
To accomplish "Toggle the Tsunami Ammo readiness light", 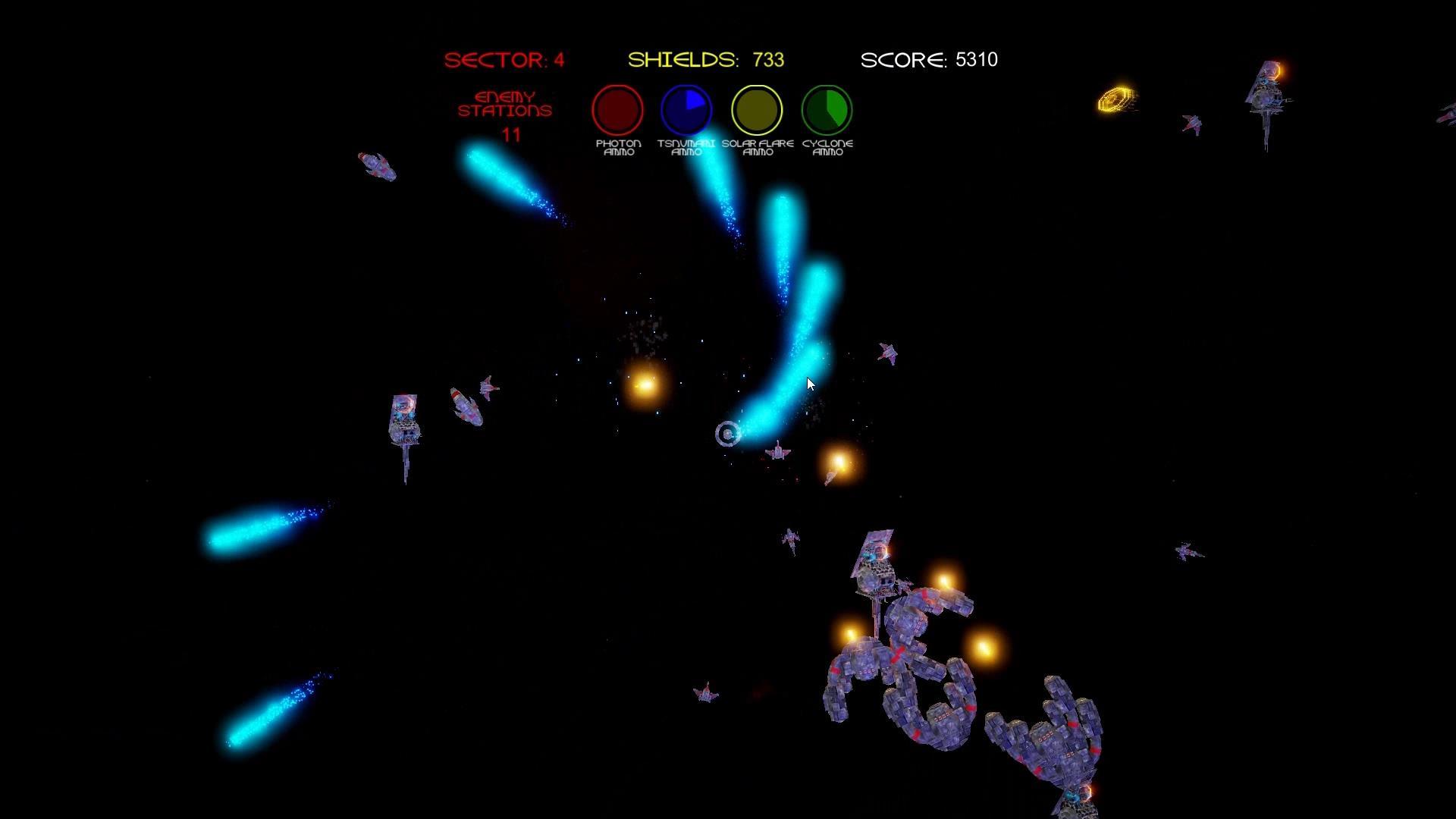I will click(686, 110).
